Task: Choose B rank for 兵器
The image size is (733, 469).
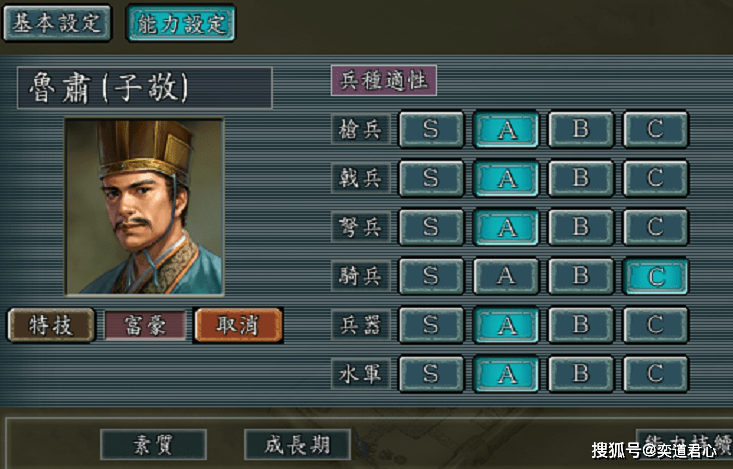Action: point(581,325)
